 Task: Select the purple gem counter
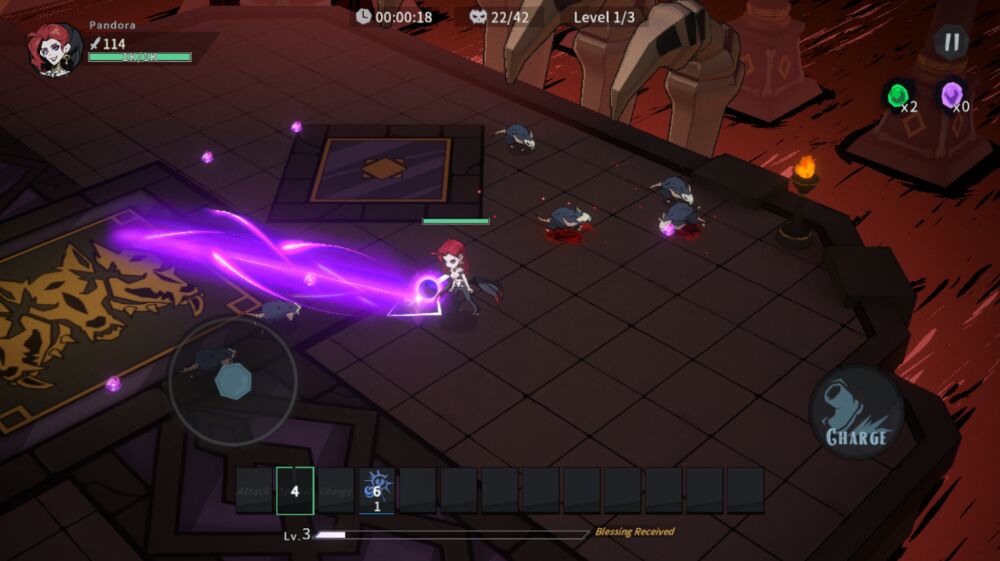tap(953, 96)
